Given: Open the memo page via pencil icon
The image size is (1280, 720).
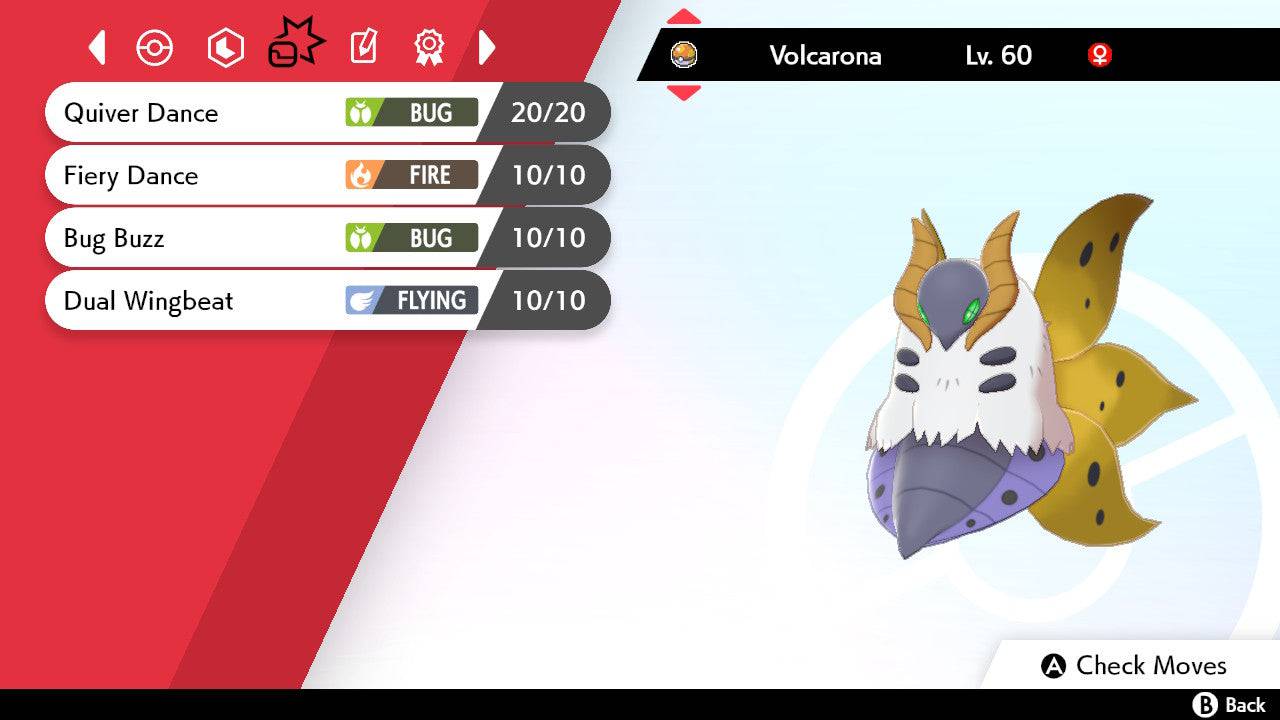Looking at the screenshot, I should pyautogui.click(x=362, y=47).
